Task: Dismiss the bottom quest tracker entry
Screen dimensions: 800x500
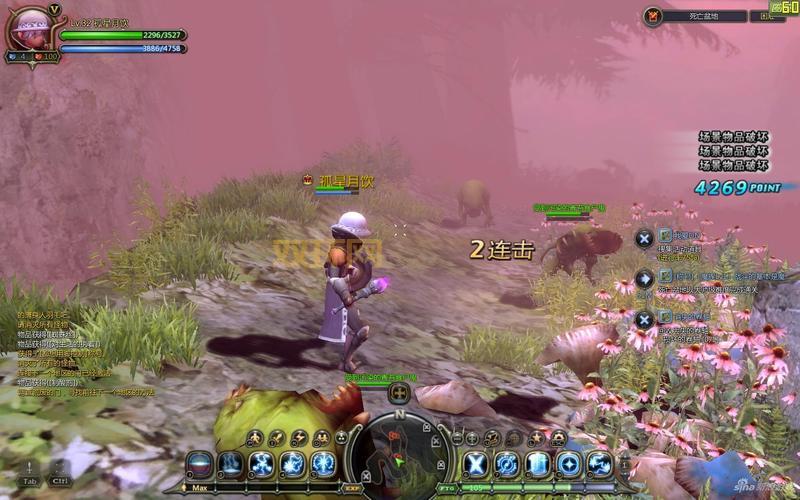Action: tap(645, 319)
